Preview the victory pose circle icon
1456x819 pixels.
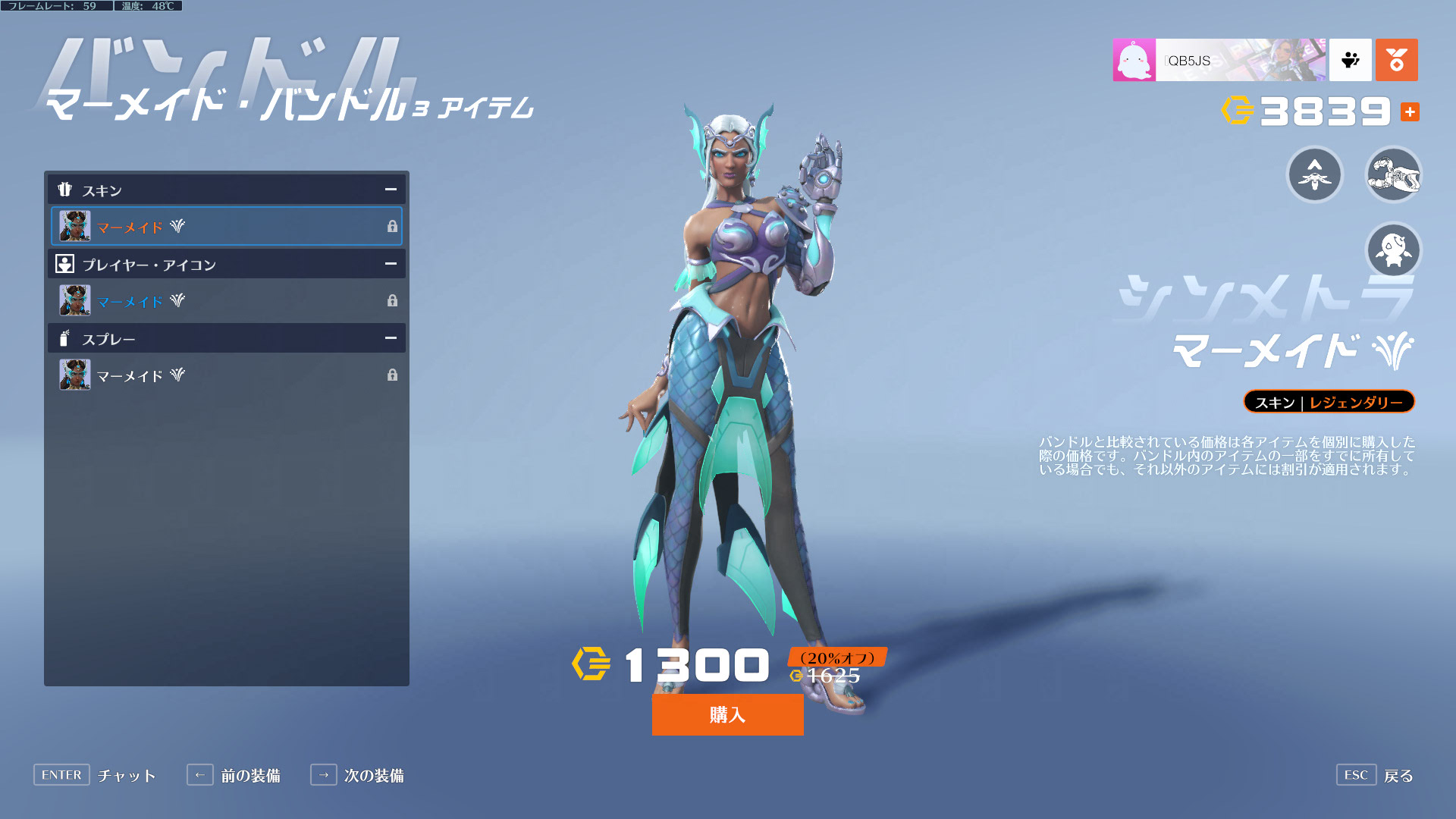pyautogui.click(x=1393, y=250)
